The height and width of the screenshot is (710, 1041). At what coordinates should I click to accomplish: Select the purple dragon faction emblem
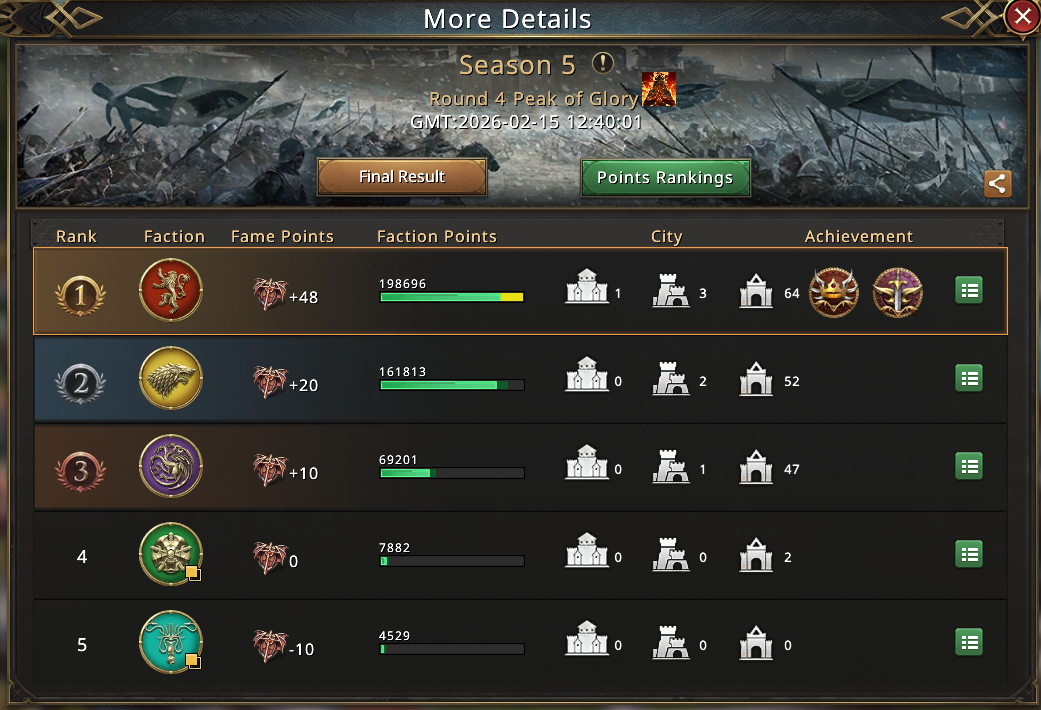(x=171, y=466)
